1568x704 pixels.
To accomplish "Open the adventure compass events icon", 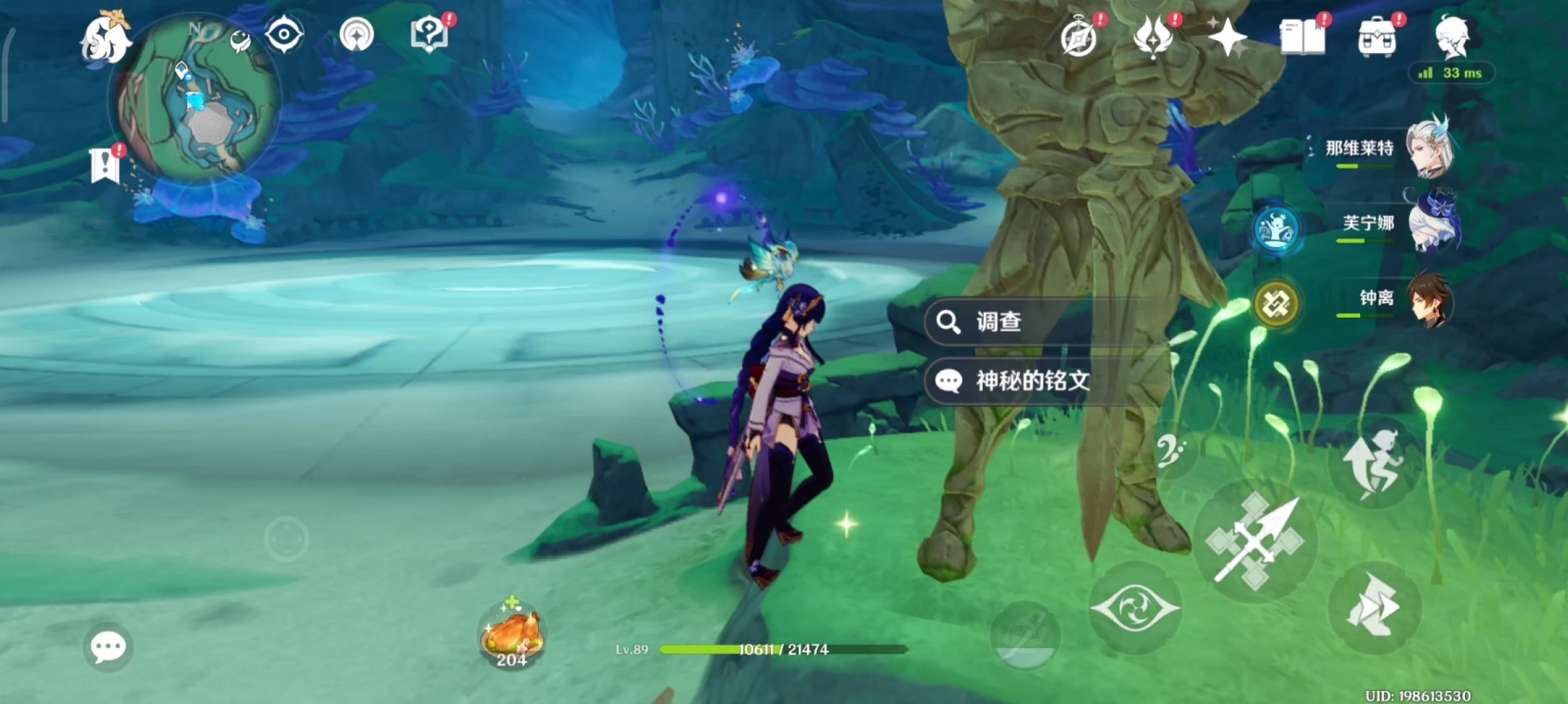I will click(1079, 38).
